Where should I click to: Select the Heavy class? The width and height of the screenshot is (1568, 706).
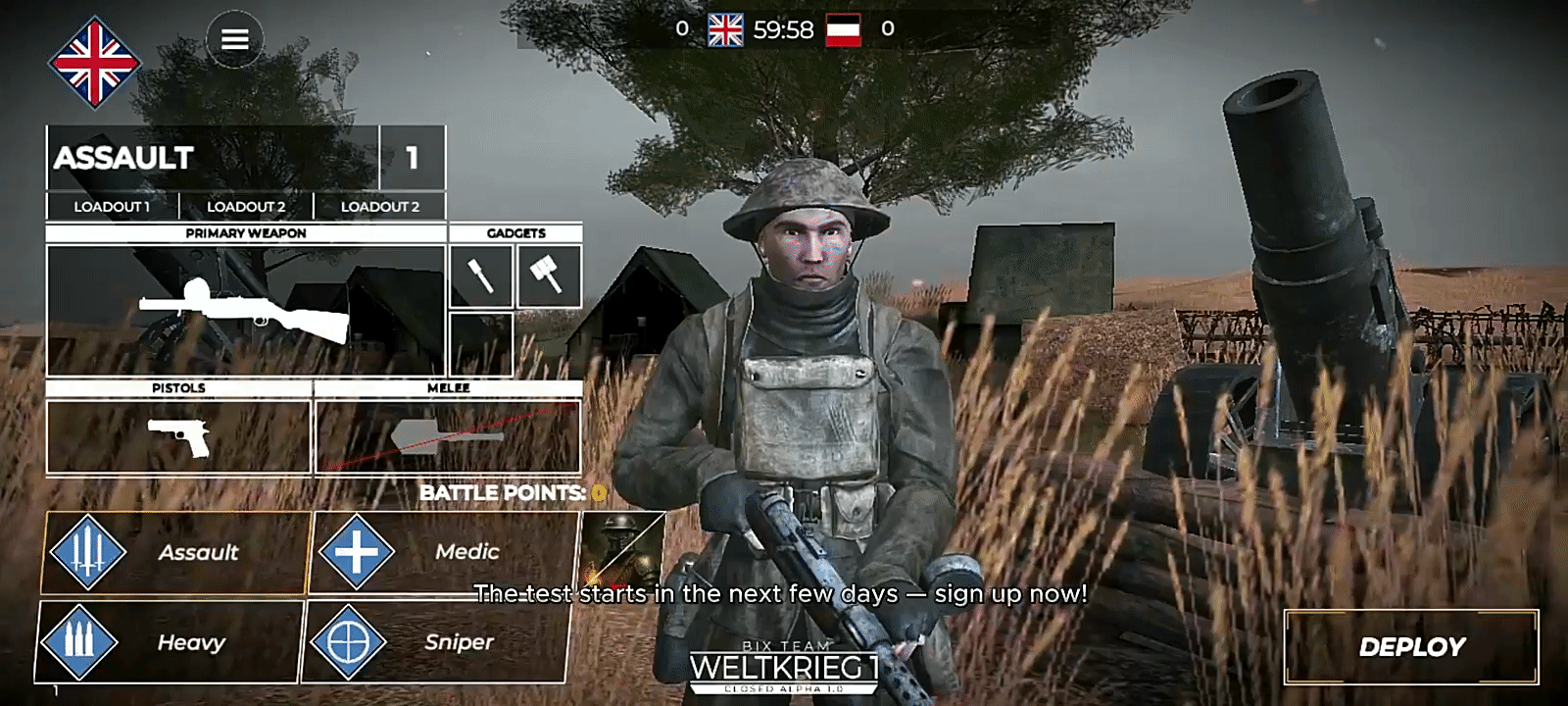tap(169, 642)
